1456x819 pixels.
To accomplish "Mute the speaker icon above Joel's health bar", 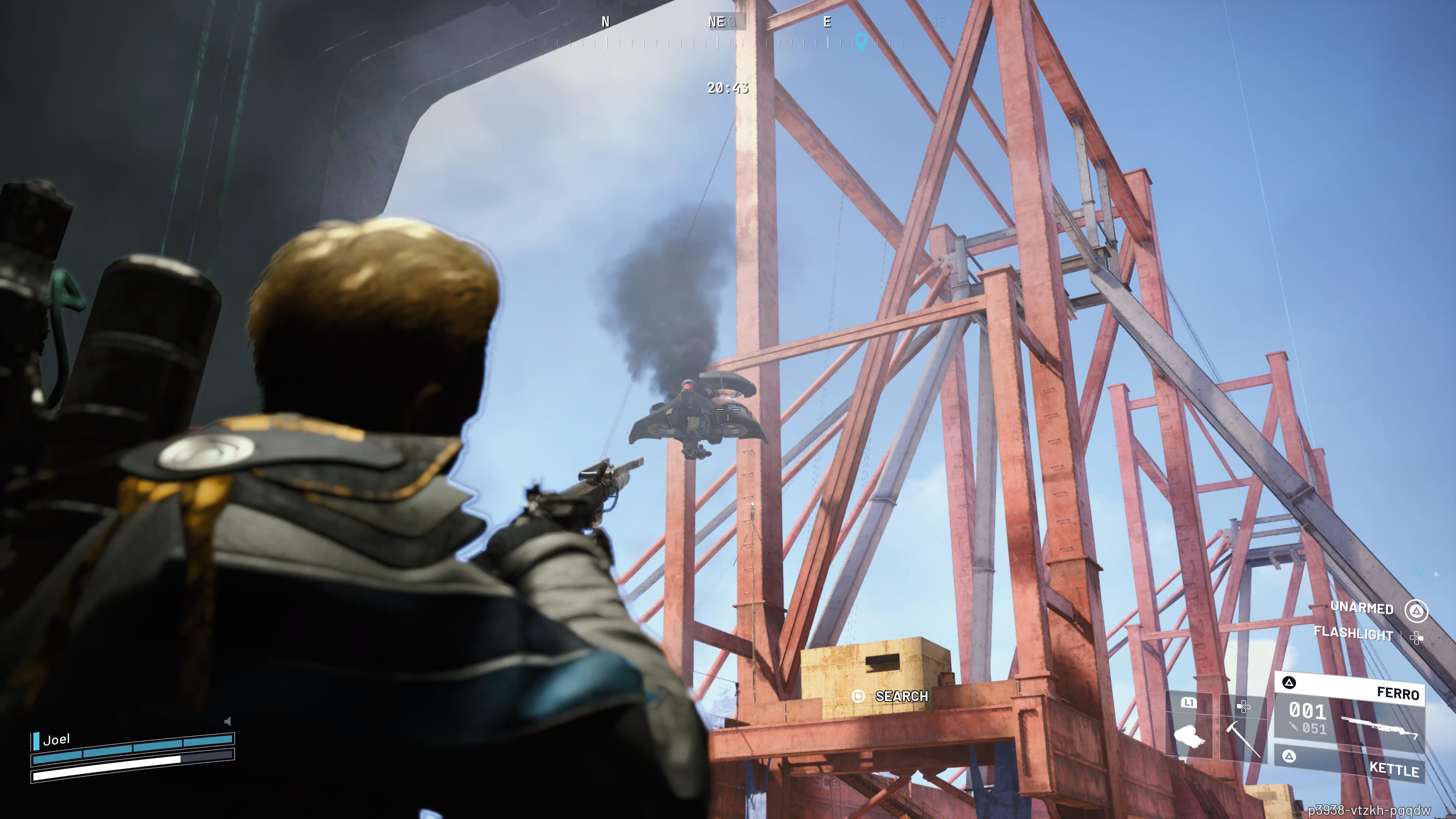I will click(227, 721).
